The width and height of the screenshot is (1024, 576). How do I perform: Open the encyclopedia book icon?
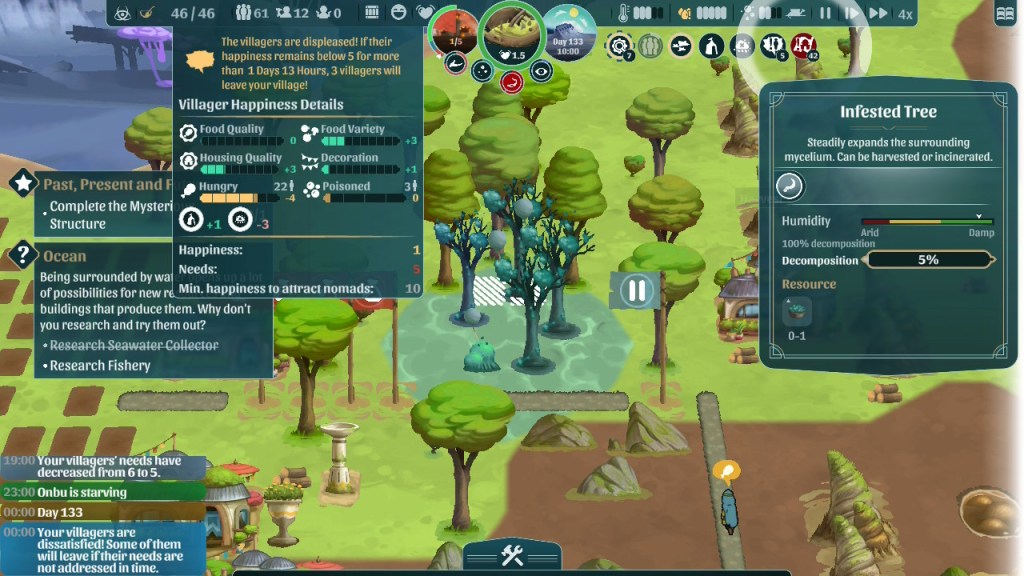tap(1005, 14)
